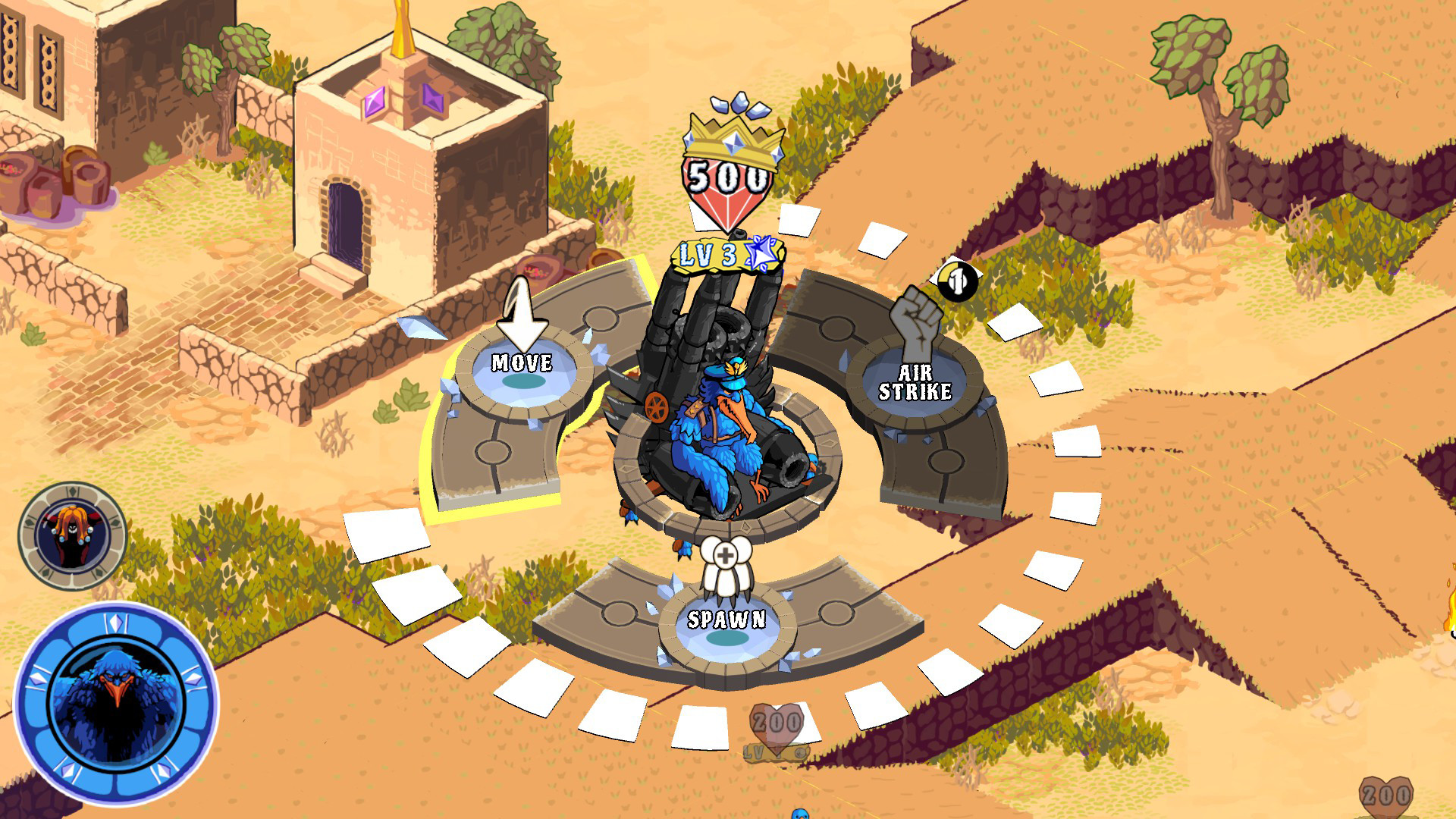Click the small jester character portrait
The height and width of the screenshot is (819, 1456).
click(73, 535)
